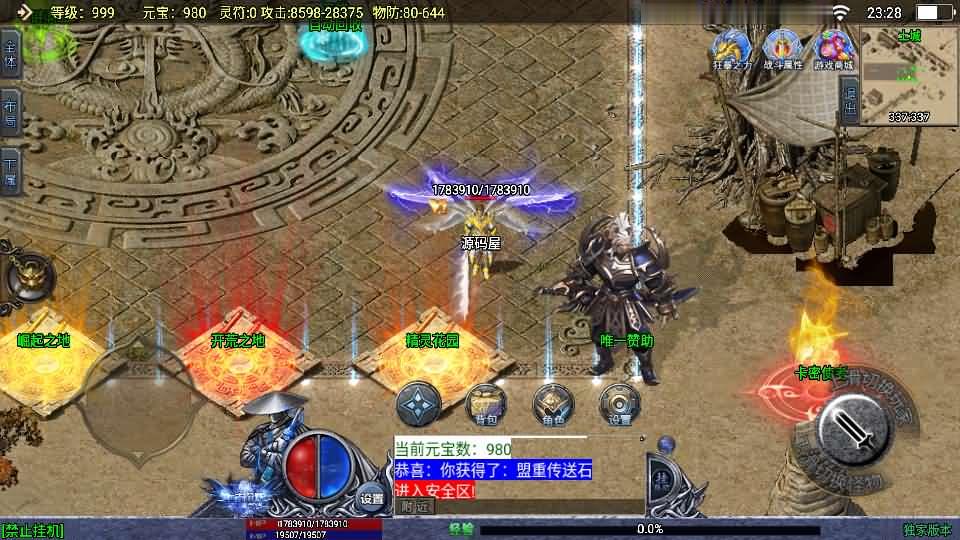
Task: Open the 背包 backpack icon
Action: point(486,403)
